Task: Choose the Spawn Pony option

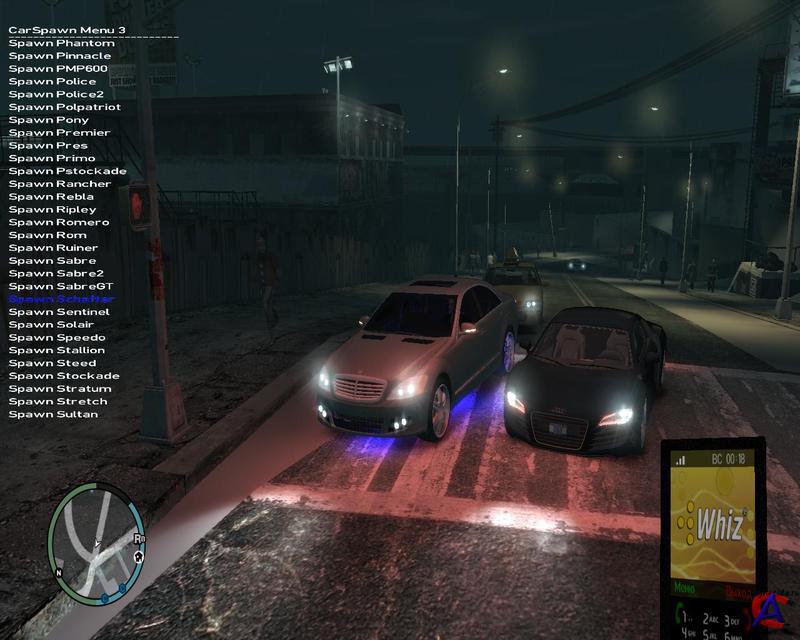Action: [49, 120]
